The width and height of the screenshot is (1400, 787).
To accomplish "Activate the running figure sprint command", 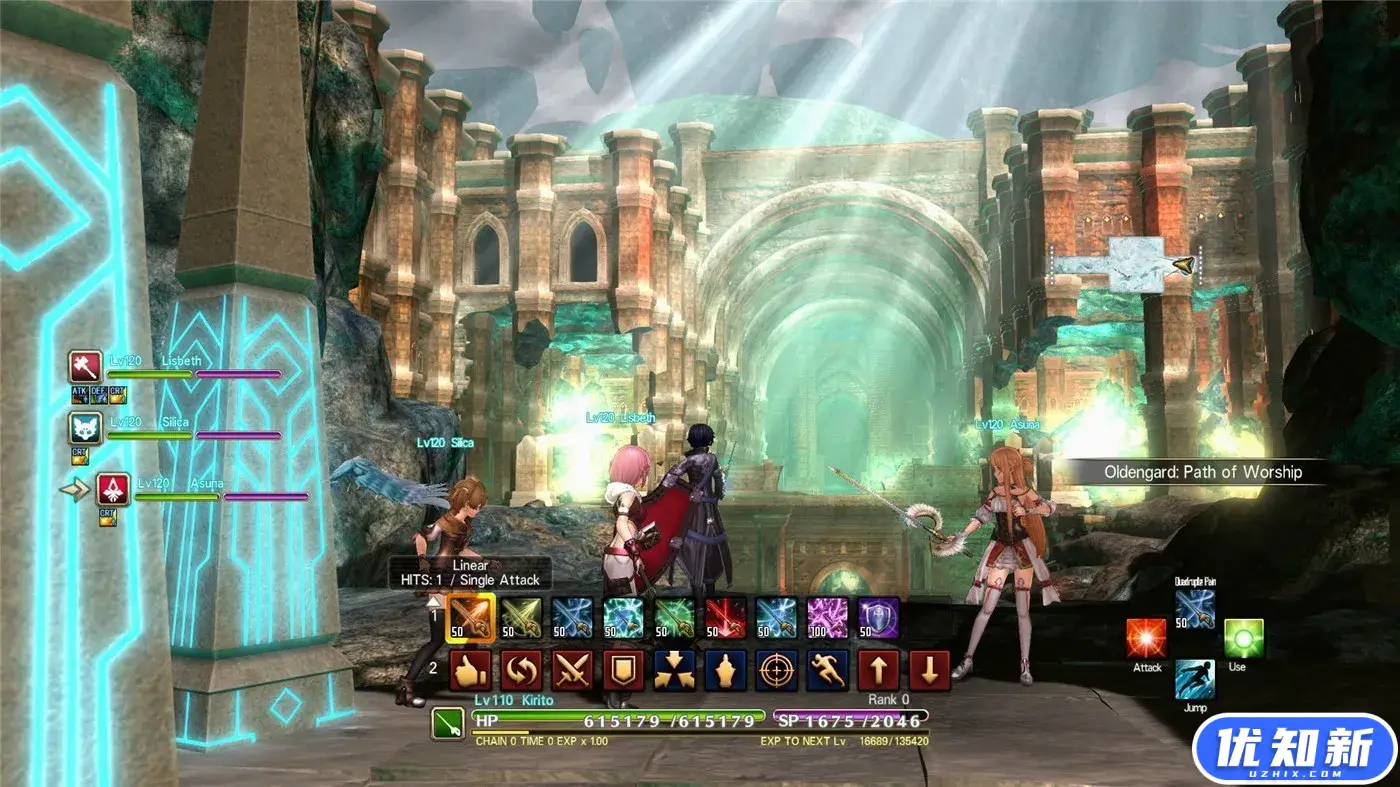I will [828, 670].
